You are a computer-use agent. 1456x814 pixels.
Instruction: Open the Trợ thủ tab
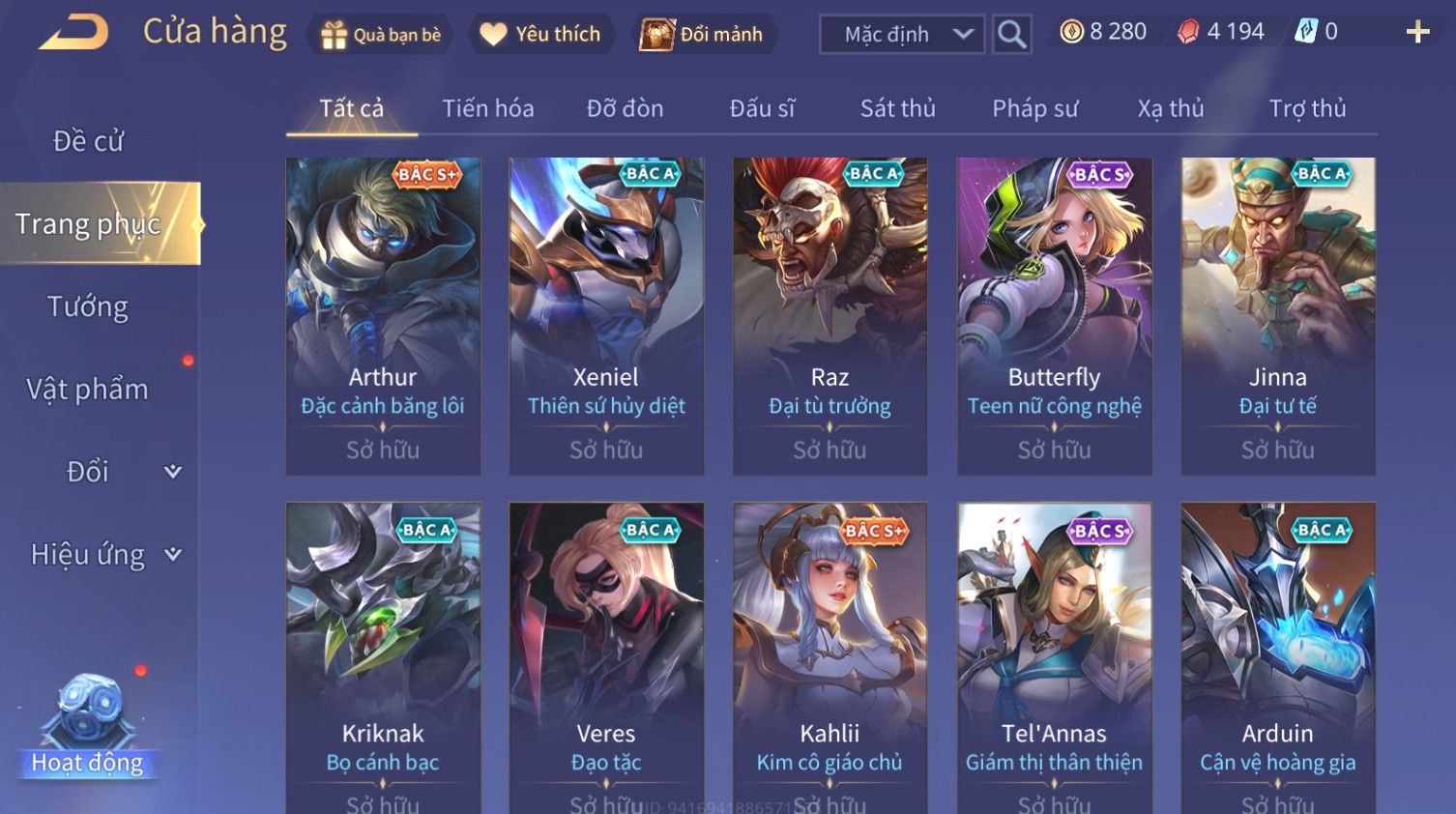[1307, 108]
